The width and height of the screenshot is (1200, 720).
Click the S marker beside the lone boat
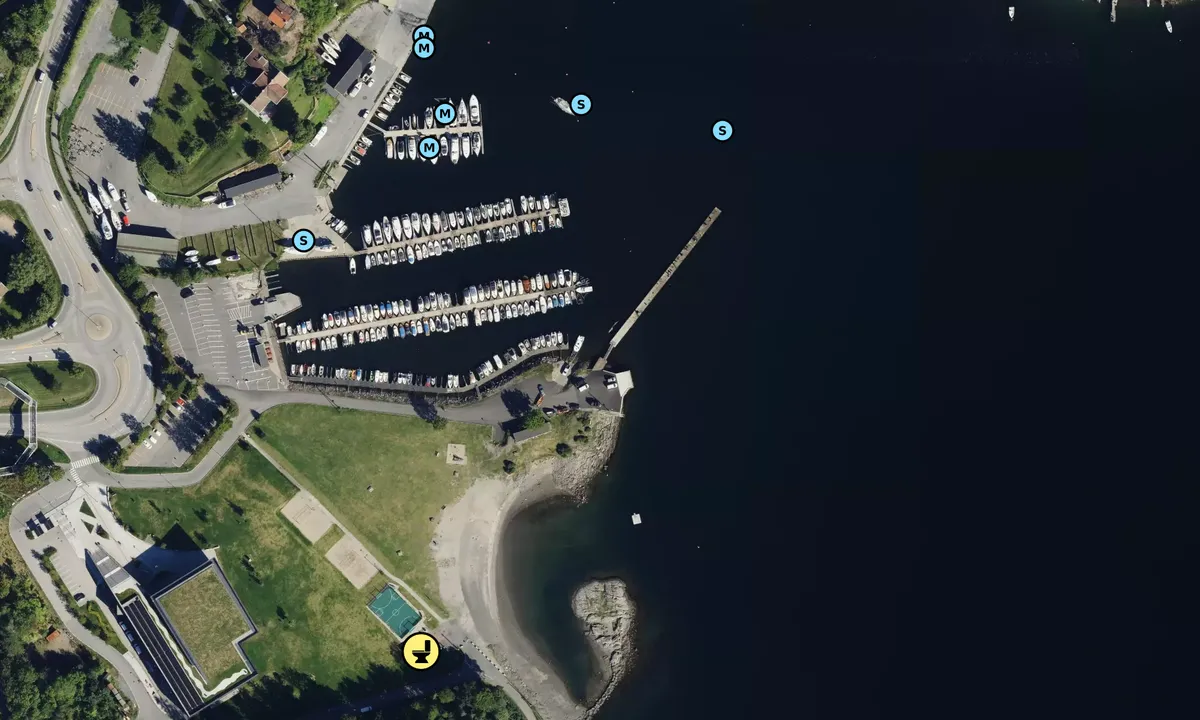[581, 104]
